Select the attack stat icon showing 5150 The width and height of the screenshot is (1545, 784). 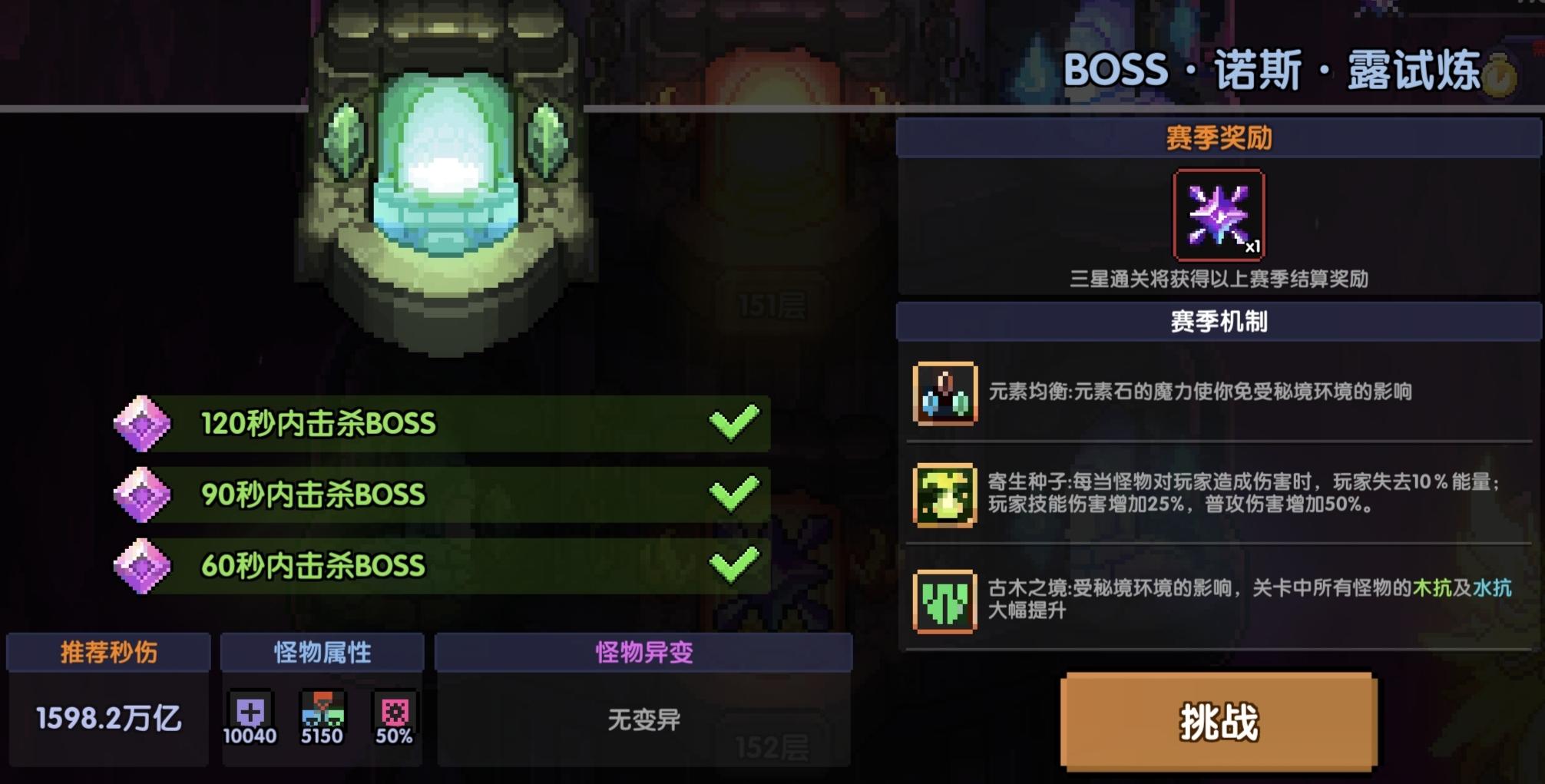coord(324,710)
